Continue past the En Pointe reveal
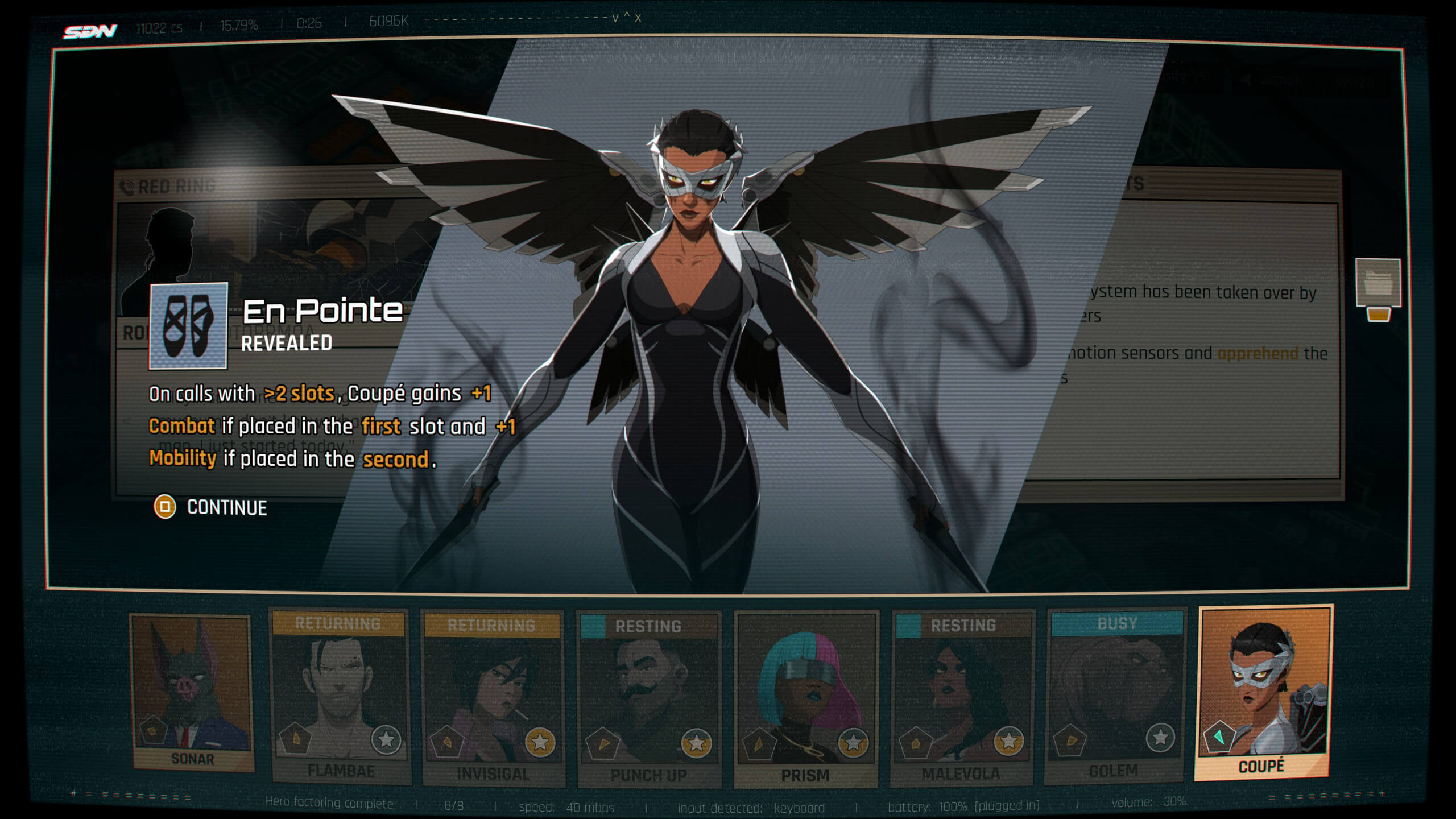The width and height of the screenshot is (1456, 819). tap(212, 507)
